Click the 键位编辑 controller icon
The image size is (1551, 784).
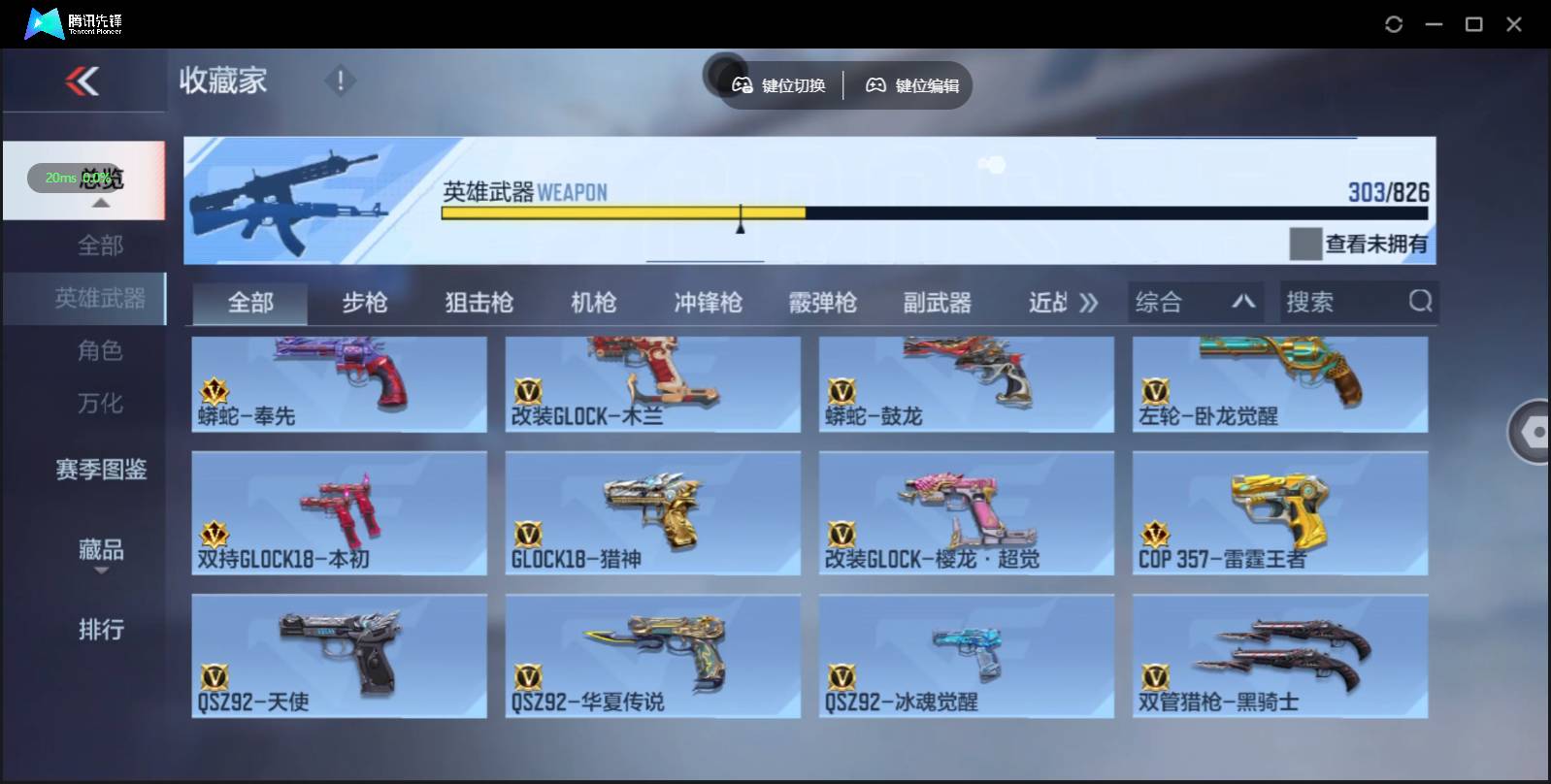(x=876, y=85)
